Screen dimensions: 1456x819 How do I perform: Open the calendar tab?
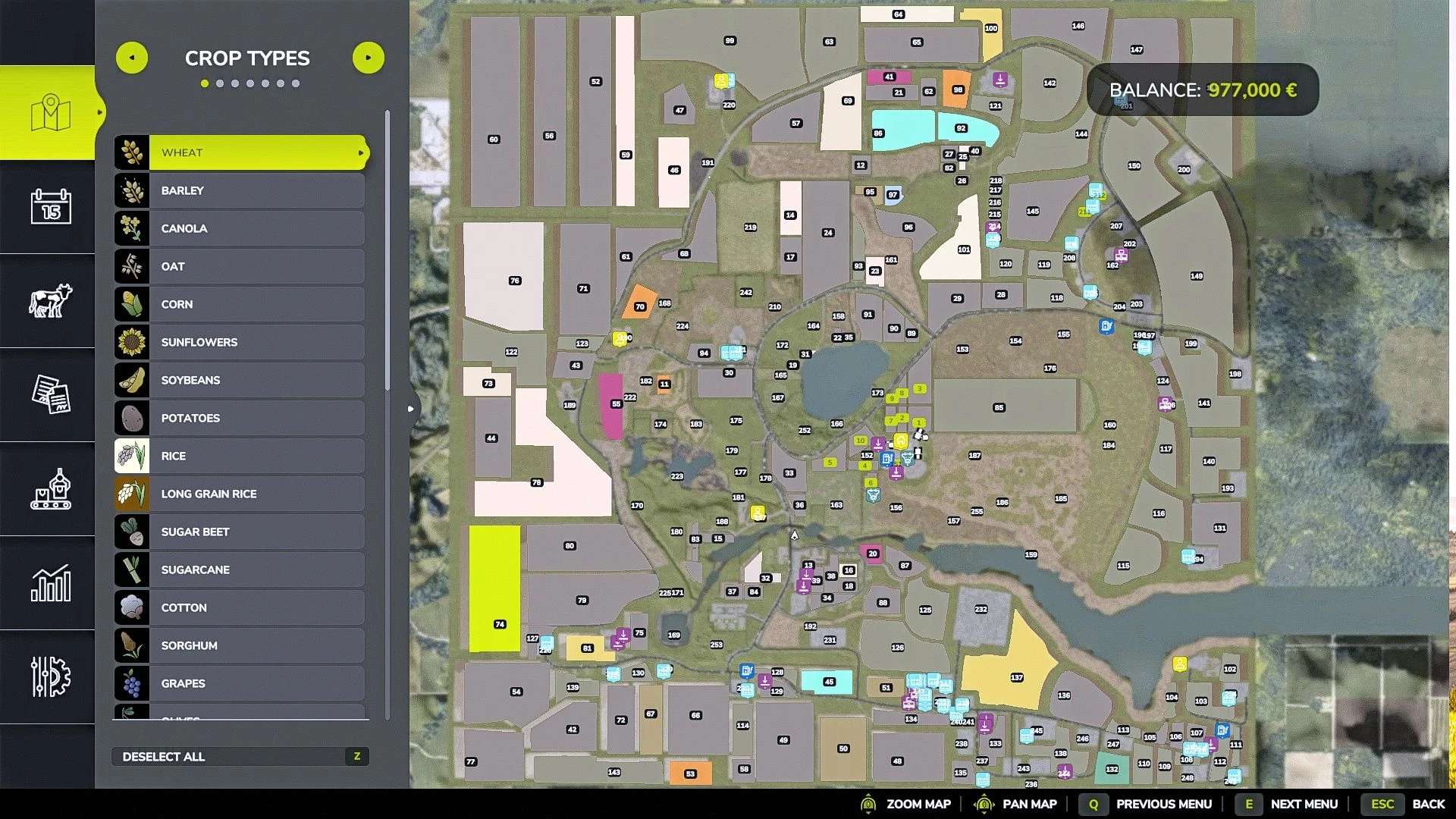pyautogui.click(x=51, y=206)
